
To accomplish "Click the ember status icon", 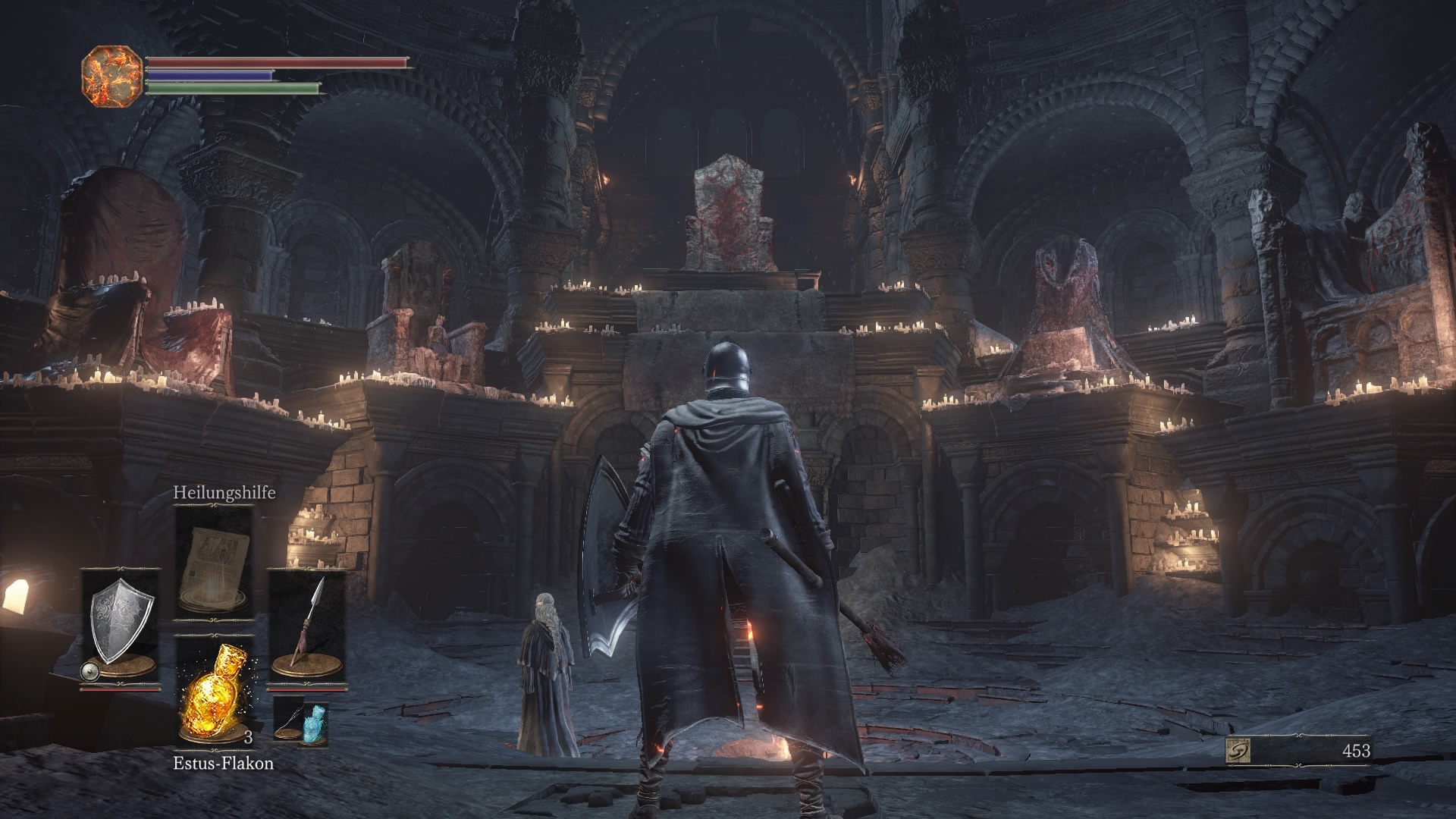I will (111, 76).
